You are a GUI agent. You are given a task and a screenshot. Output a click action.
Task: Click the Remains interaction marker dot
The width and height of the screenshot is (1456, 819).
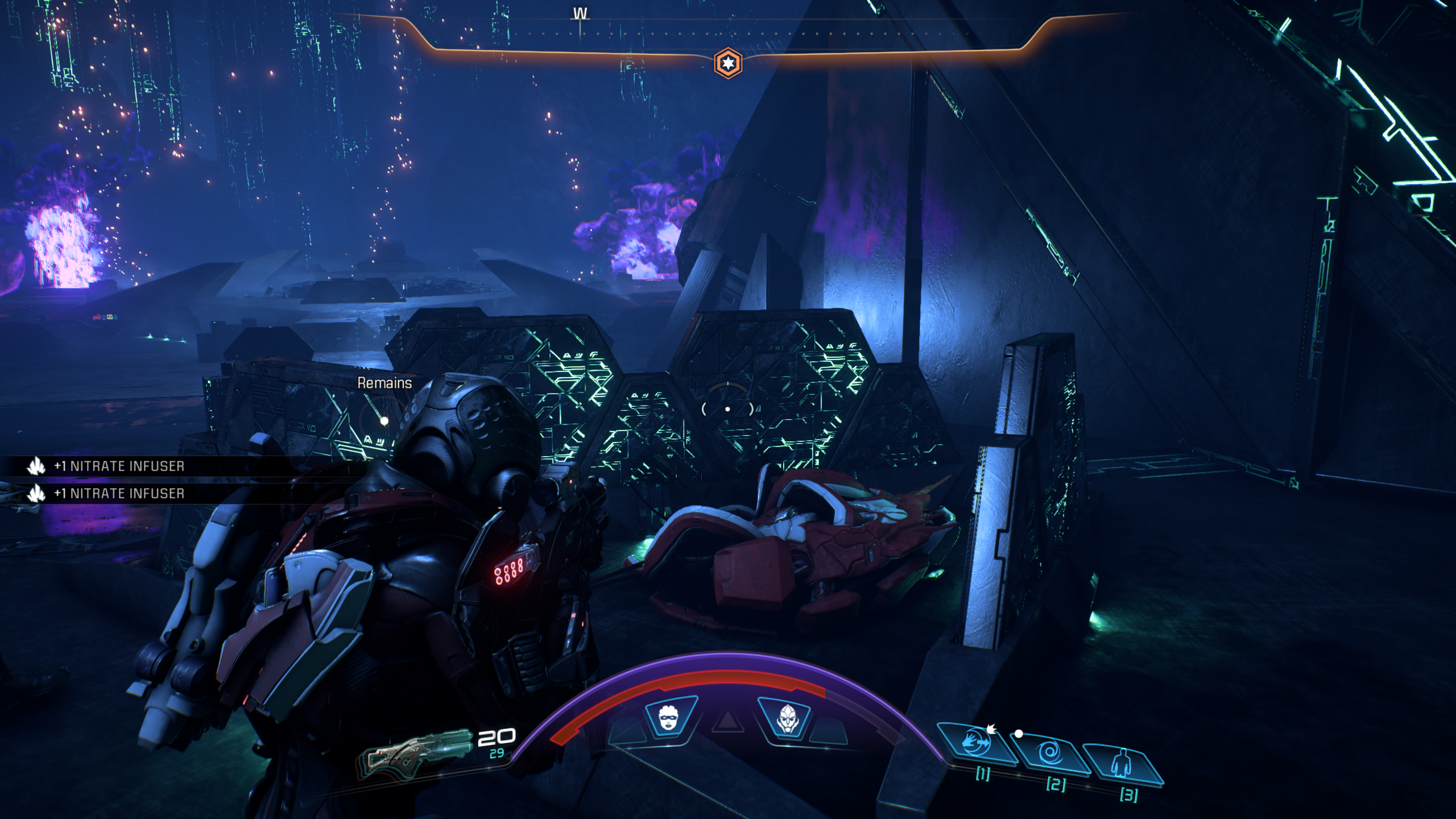click(384, 421)
